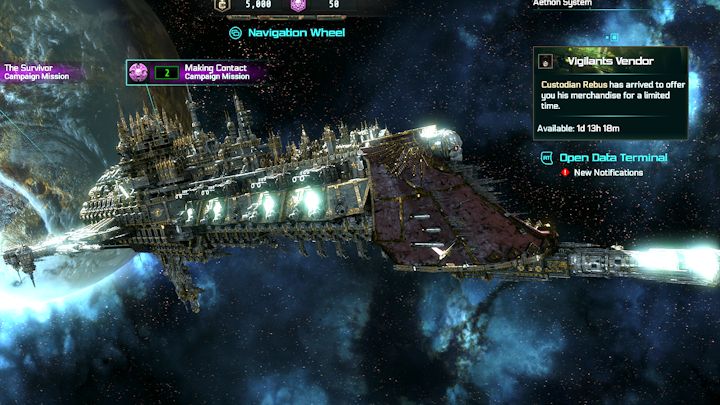Select The Survivor campaign mission
The width and height of the screenshot is (720, 405).
click(38, 72)
